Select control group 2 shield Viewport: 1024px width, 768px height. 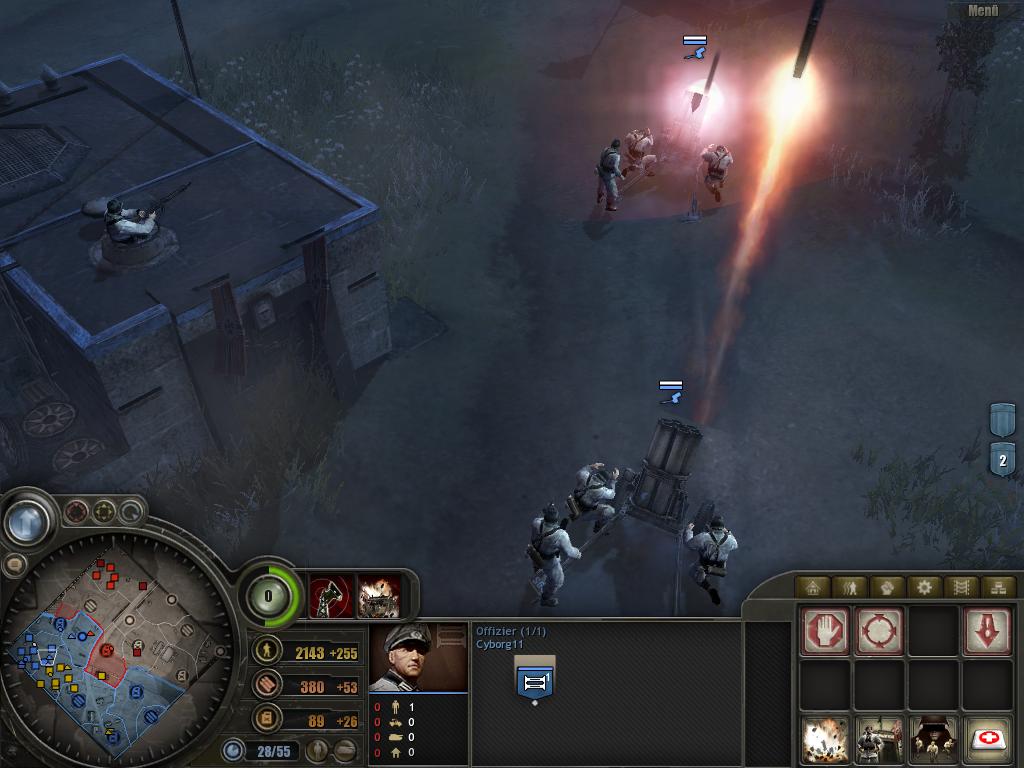(x=1002, y=460)
